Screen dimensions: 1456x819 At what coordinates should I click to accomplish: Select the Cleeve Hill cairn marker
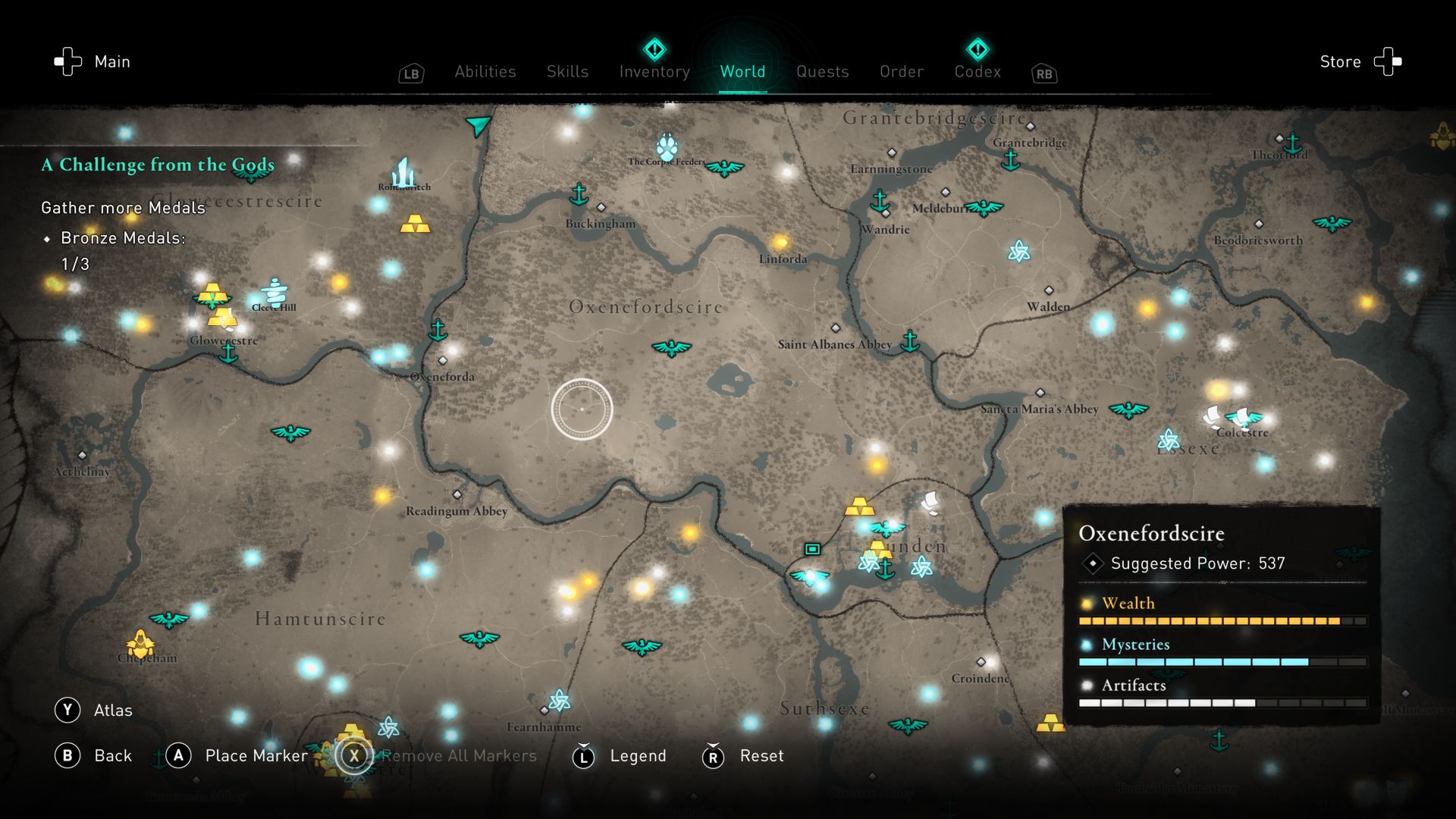point(274,291)
